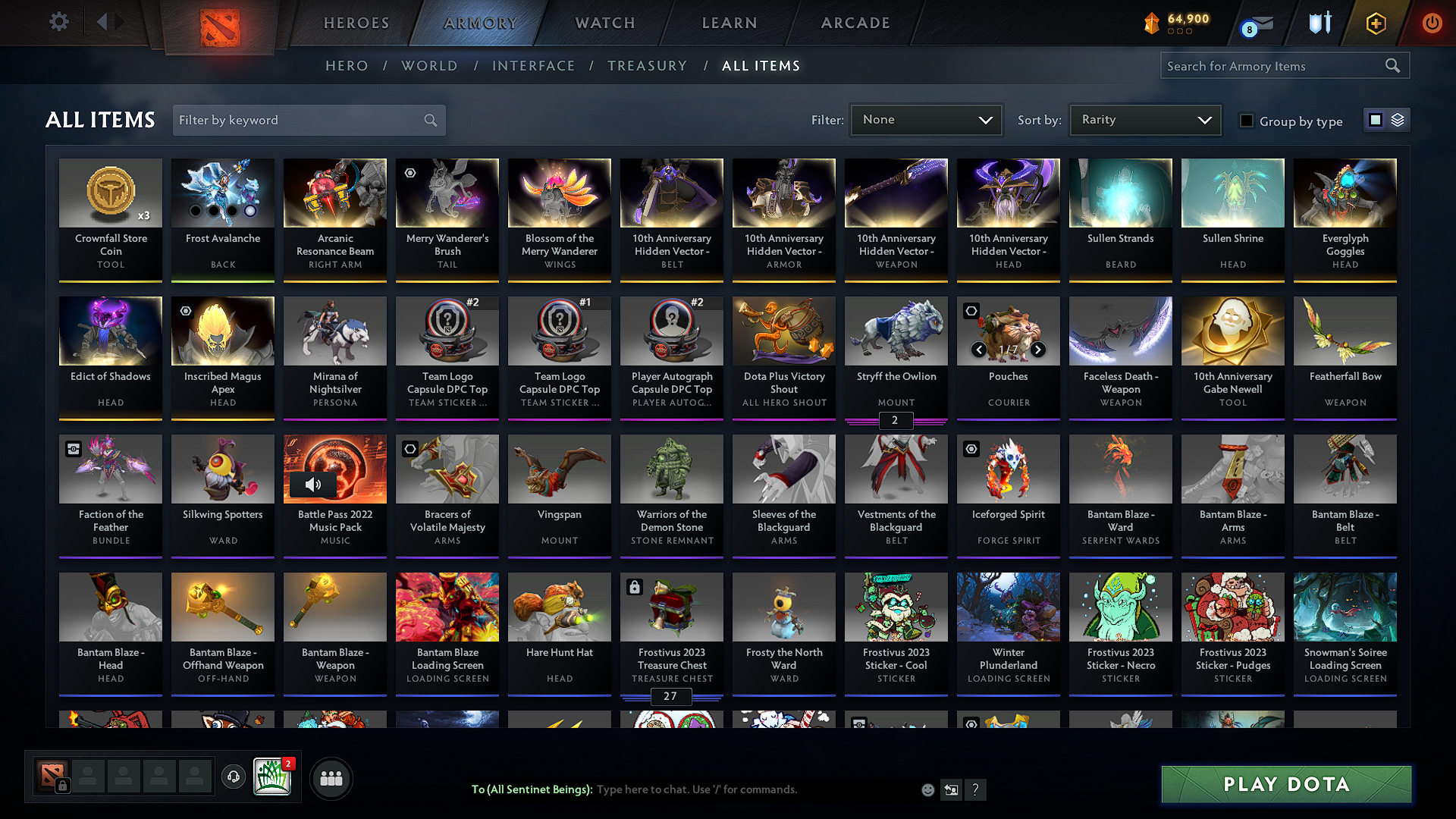This screenshot has width=1456, height=819.
Task: Enable the Group by type checkbox
Action: (1246, 120)
